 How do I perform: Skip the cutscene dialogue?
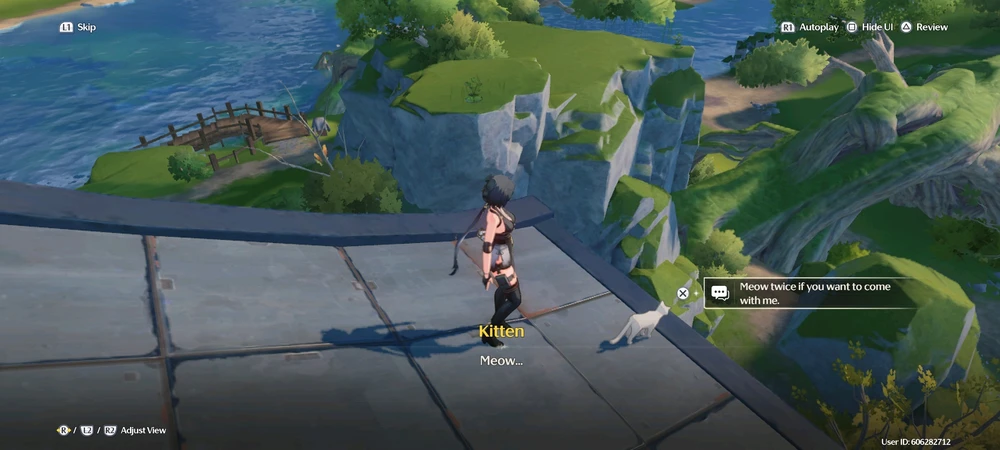pyautogui.click(x=78, y=27)
